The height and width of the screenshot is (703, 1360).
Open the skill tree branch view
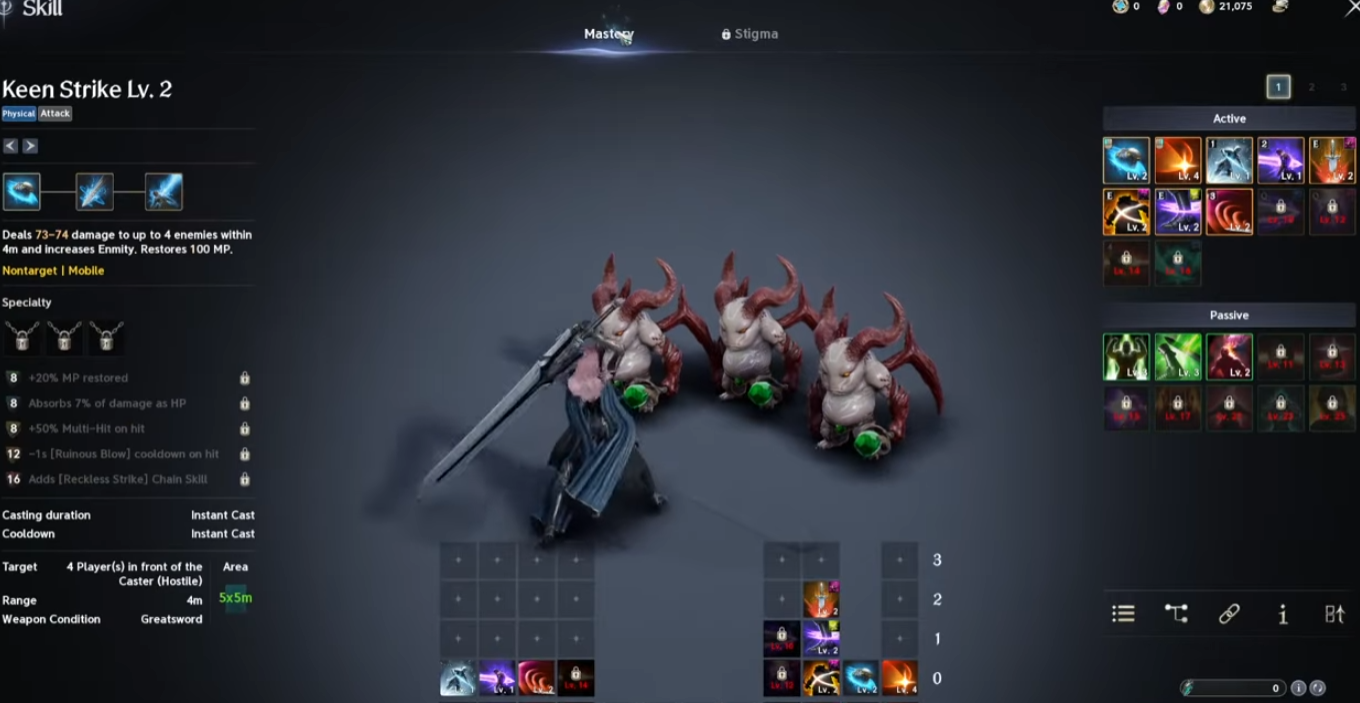click(x=1176, y=614)
